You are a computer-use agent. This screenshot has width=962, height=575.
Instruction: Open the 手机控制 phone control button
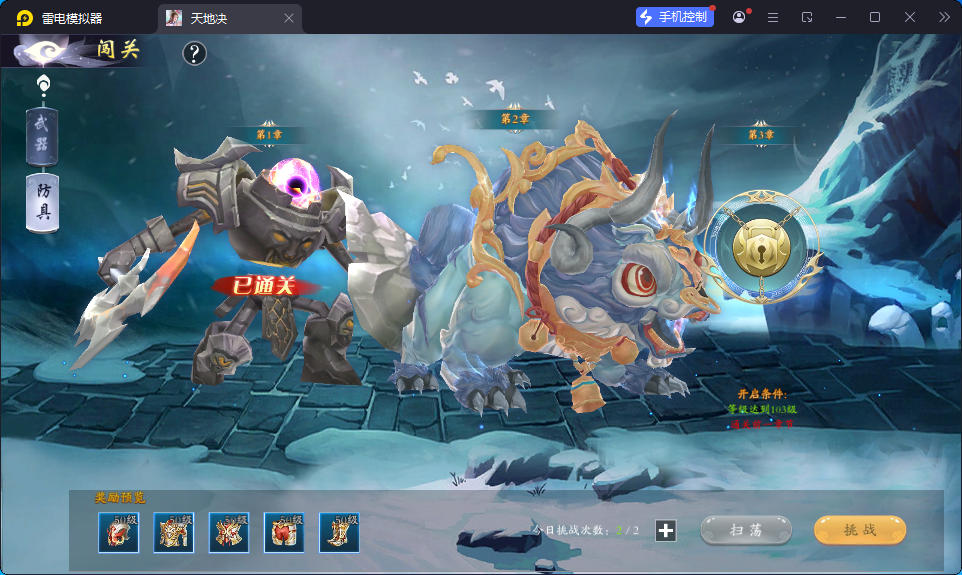(674, 17)
